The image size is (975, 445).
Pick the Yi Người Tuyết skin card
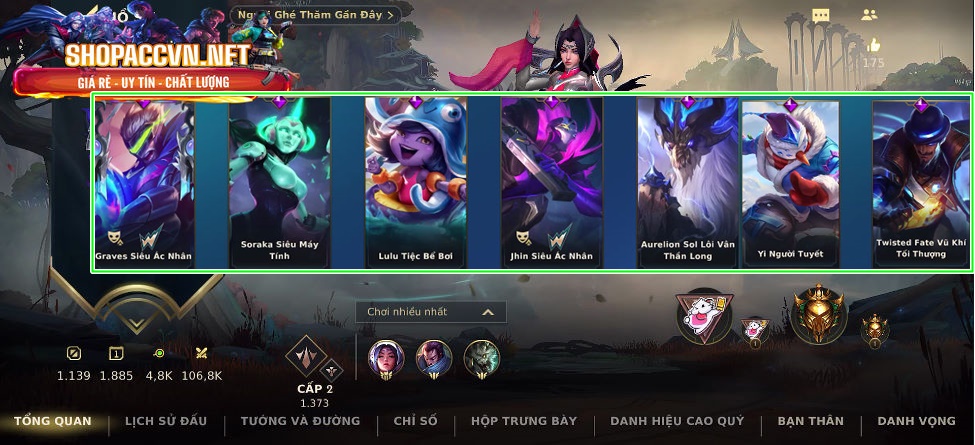[x=790, y=182]
